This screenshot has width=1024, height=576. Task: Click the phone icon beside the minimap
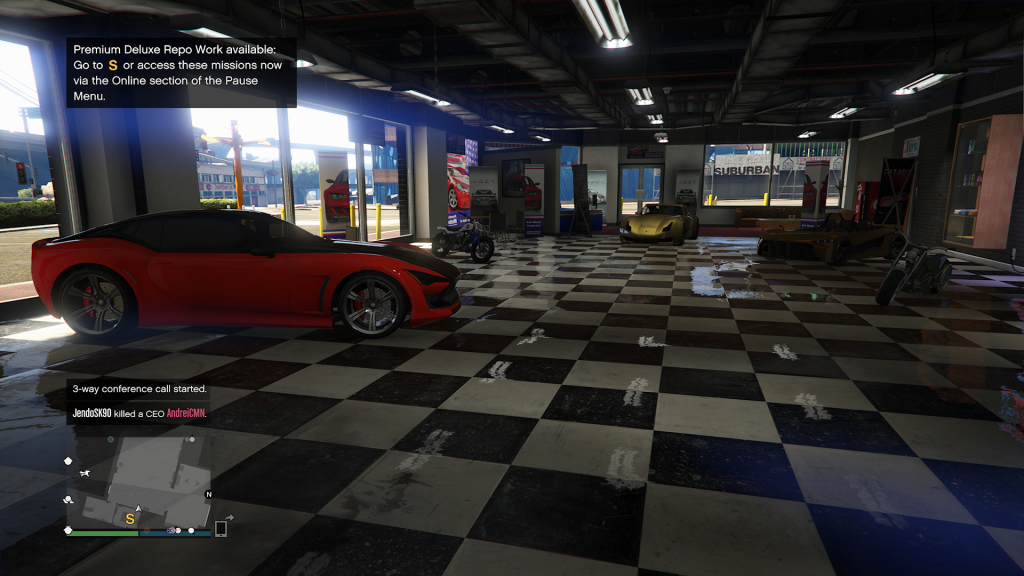coord(221,528)
